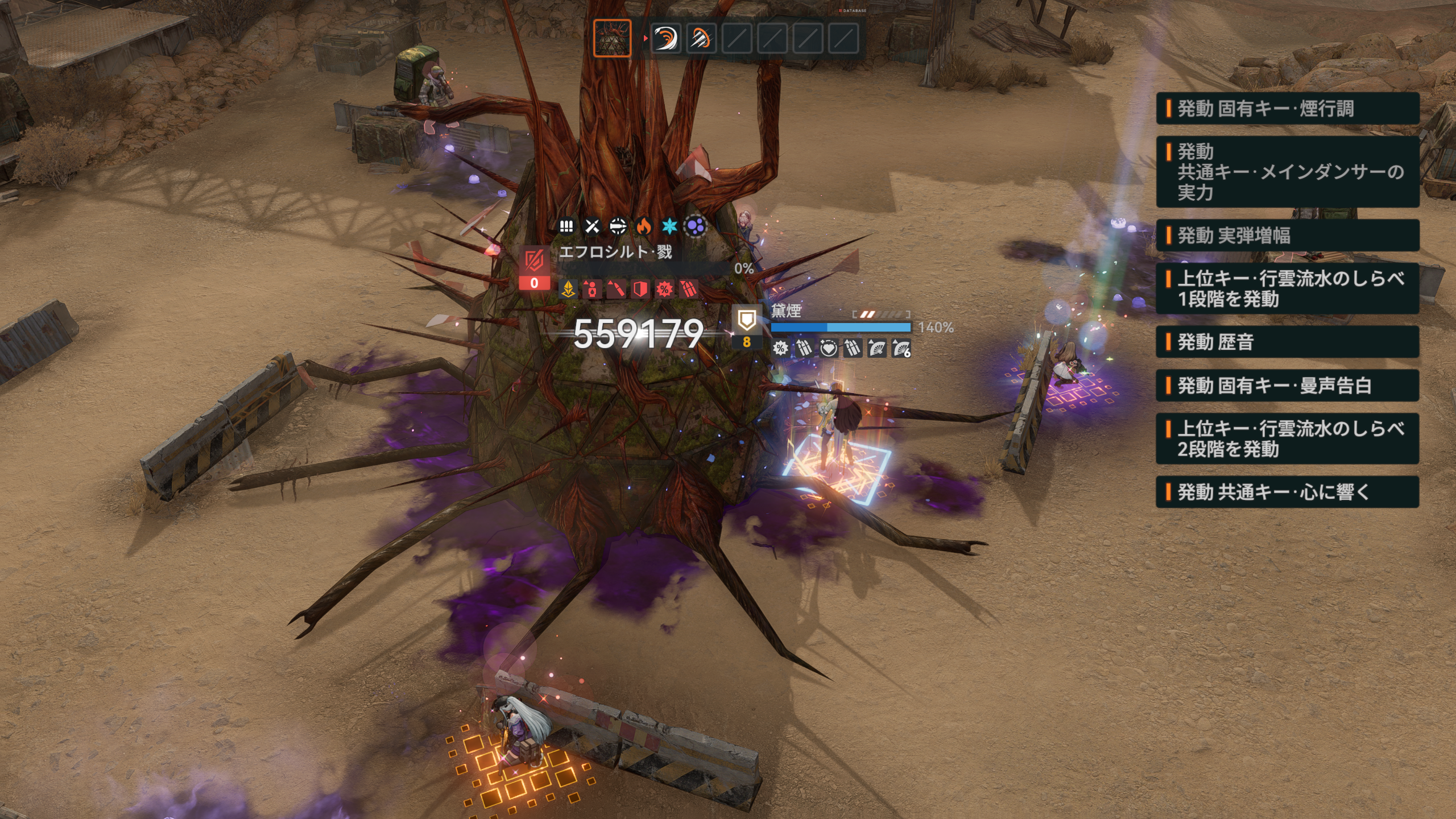View the fan buff marked with 6
The width and height of the screenshot is (1456, 819).
901,348
